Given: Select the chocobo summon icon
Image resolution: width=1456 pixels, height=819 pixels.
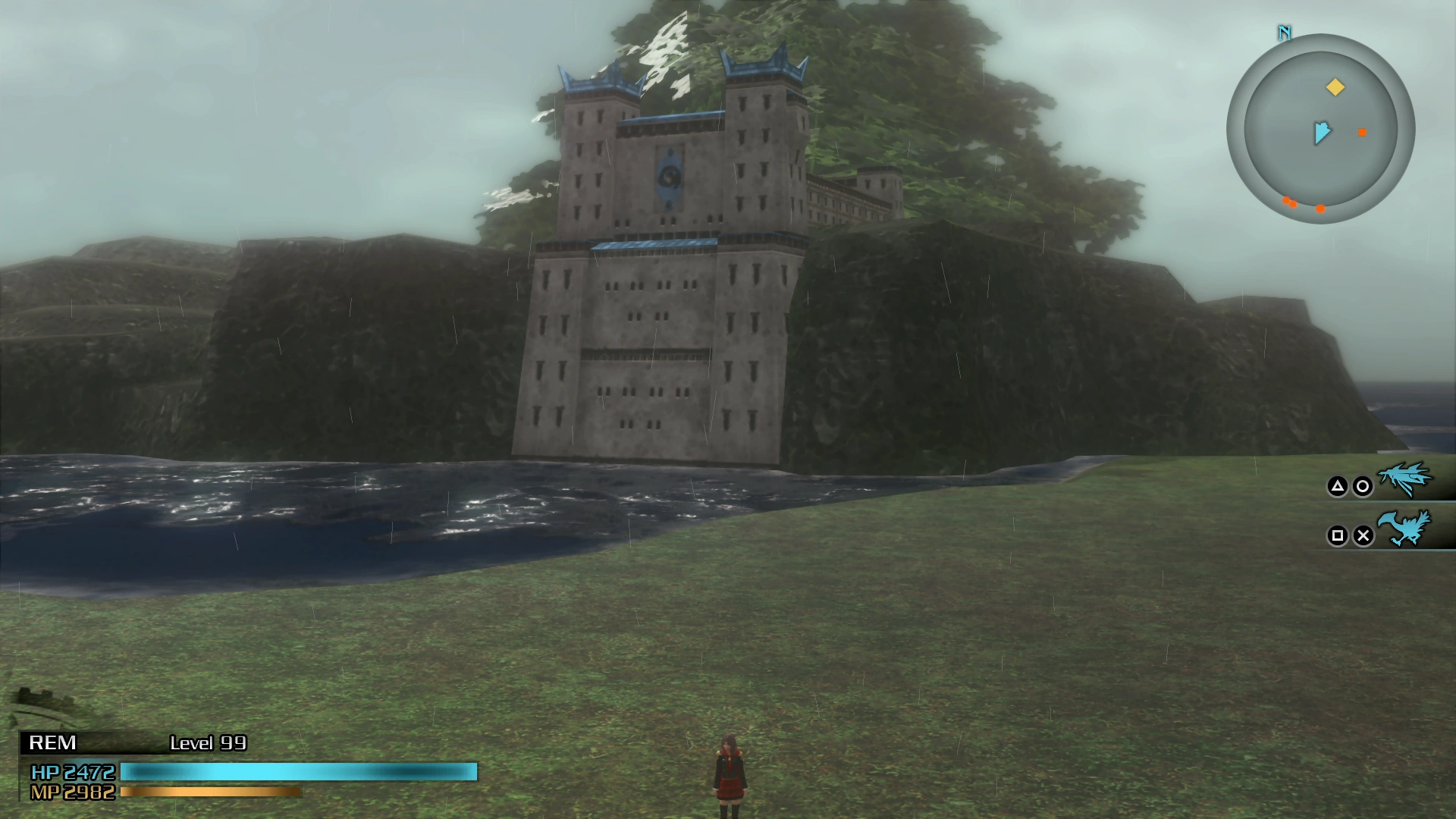Looking at the screenshot, I should [1404, 529].
